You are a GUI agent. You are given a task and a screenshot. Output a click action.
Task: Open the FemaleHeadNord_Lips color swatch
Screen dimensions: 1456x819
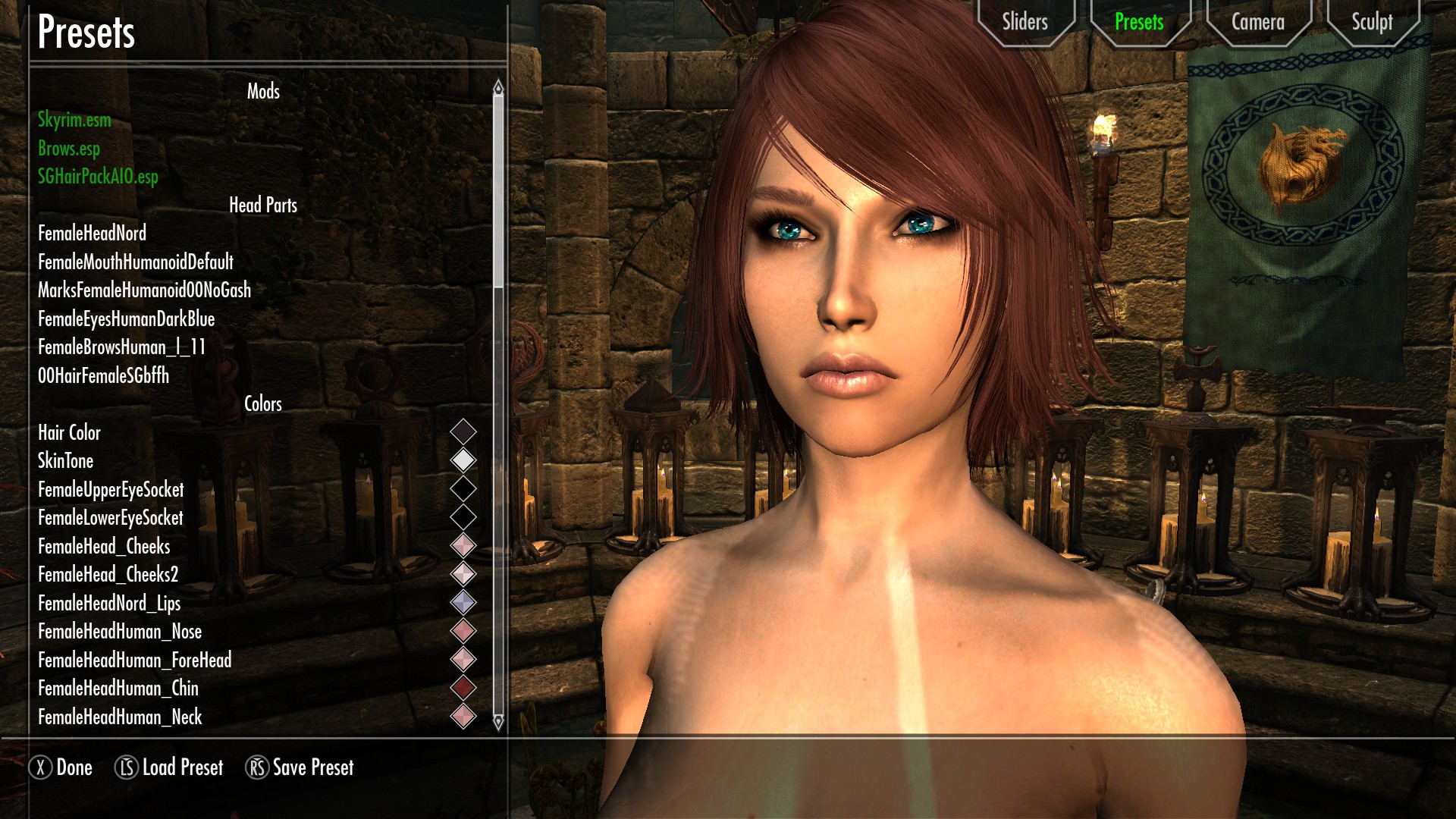[x=463, y=603]
